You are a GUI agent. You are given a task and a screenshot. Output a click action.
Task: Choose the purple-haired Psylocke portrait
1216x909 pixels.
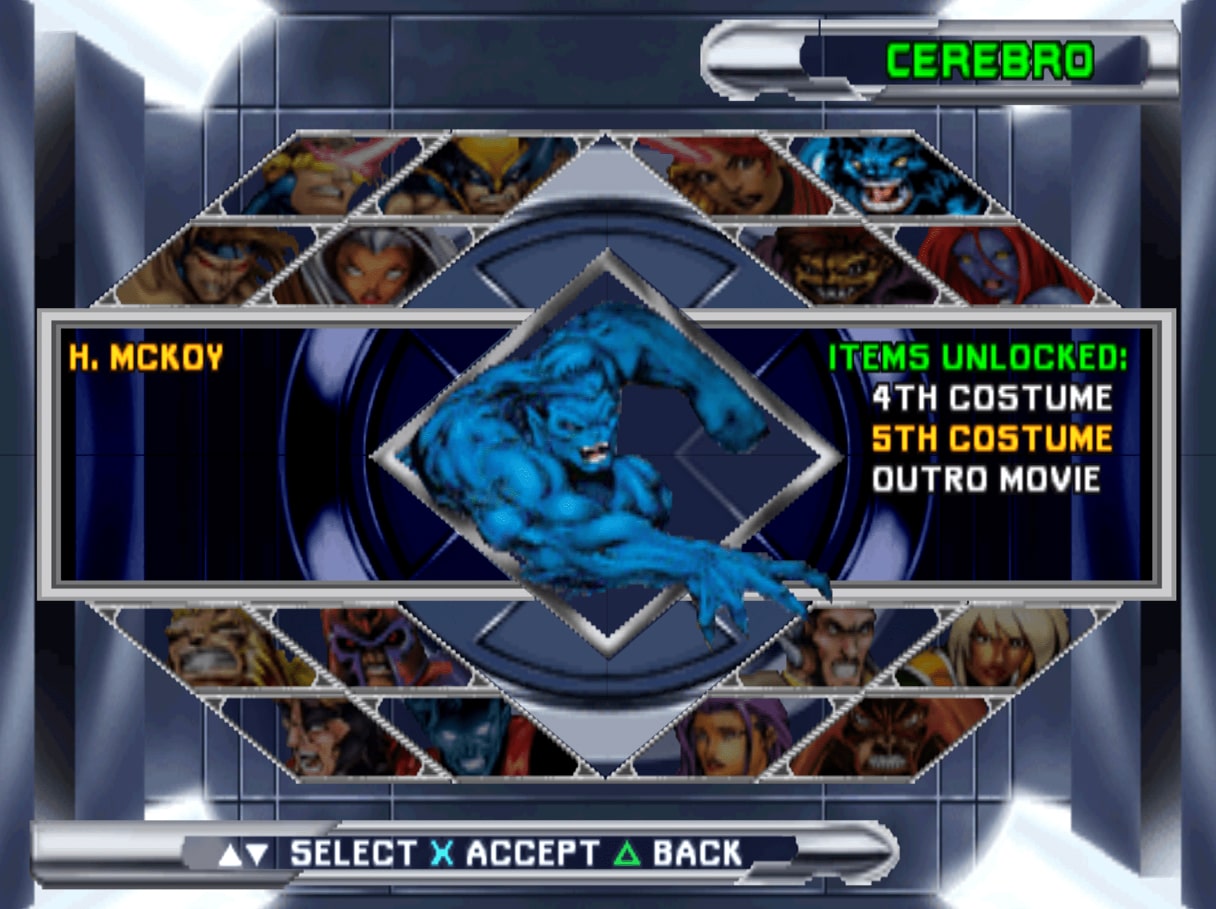pyautogui.click(x=728, y=738)
